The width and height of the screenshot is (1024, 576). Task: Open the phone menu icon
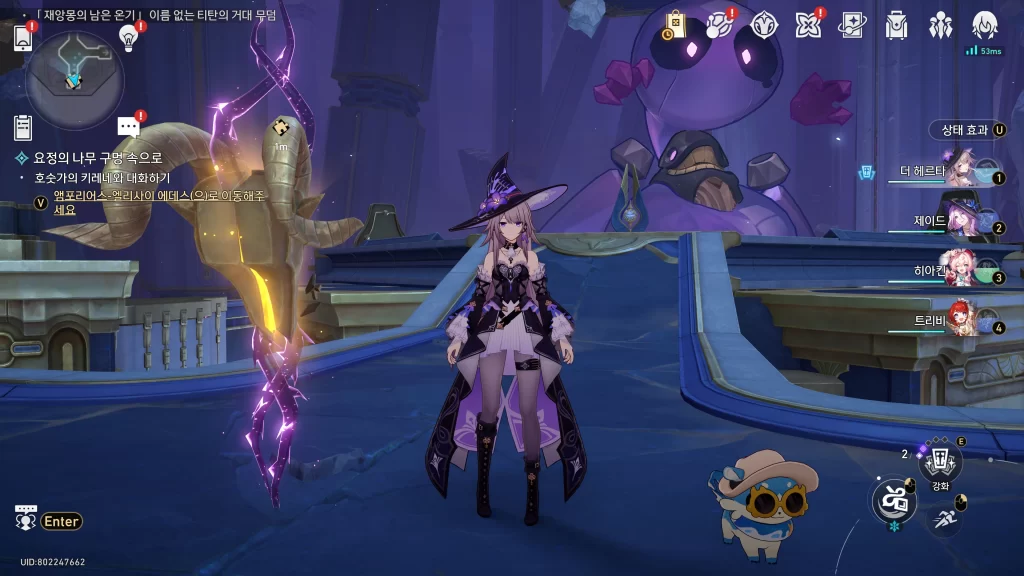tap(23, 38)
